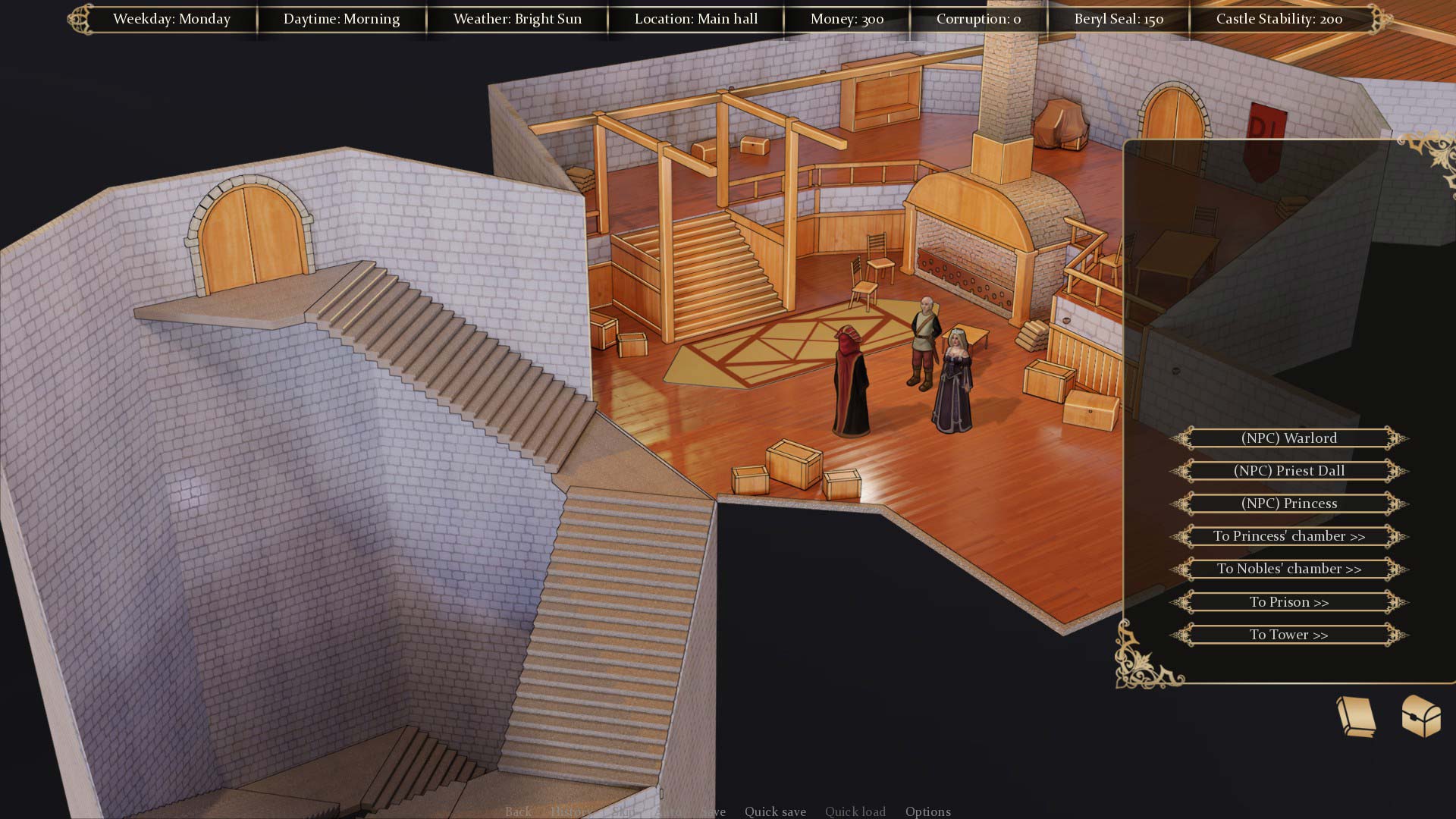Show the dialogue History
This screenshot has width=1456, height=819.
pos(571,811)
